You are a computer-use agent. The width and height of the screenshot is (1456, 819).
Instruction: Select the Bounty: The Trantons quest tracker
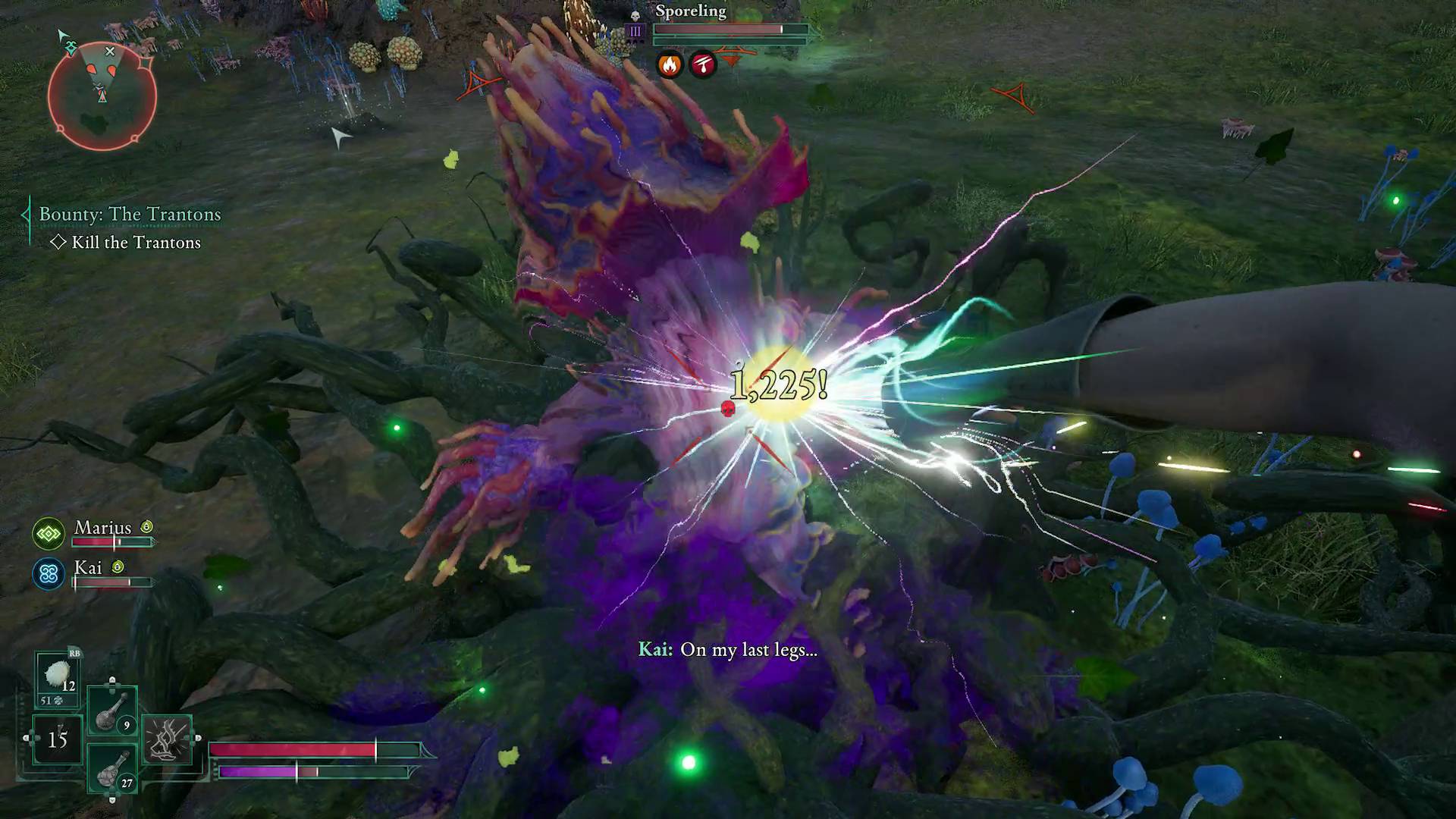click(x=130, y=215)
